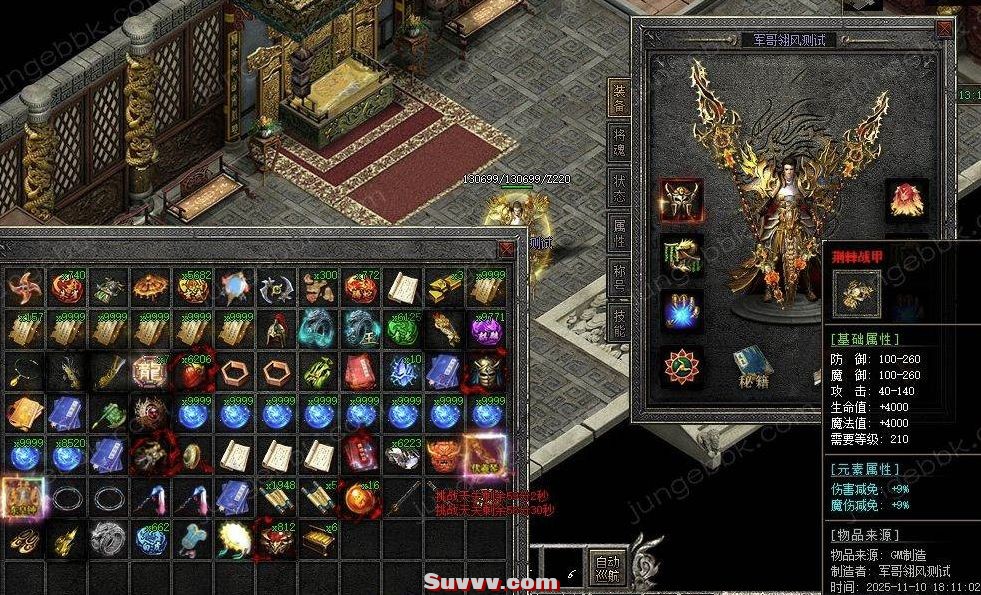Select the red flame phoenix equipment slot
The height and width of the screenshot is (595, 981).
tap(906, 201)
